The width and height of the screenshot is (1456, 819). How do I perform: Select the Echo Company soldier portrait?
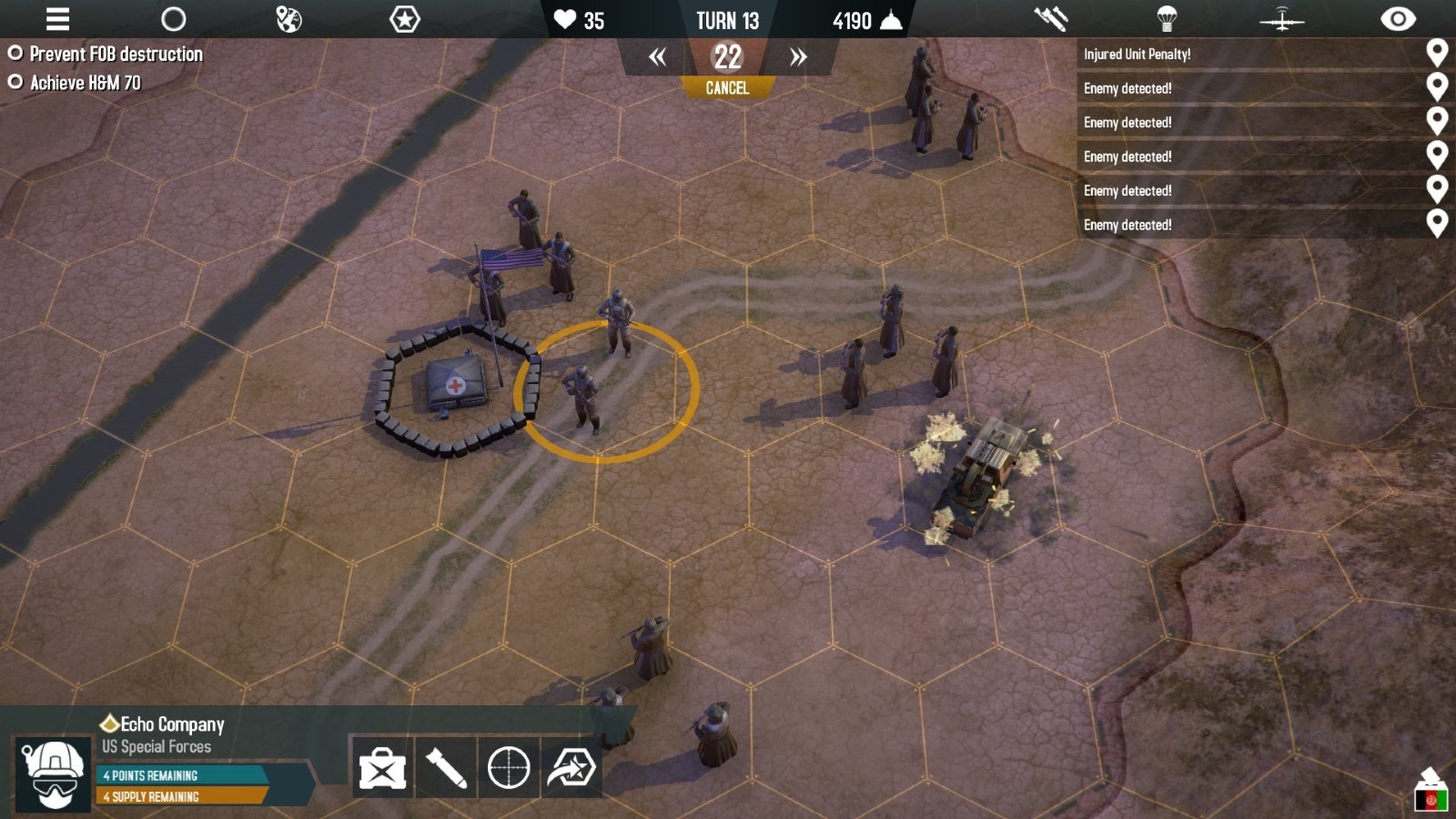[54, 773]
